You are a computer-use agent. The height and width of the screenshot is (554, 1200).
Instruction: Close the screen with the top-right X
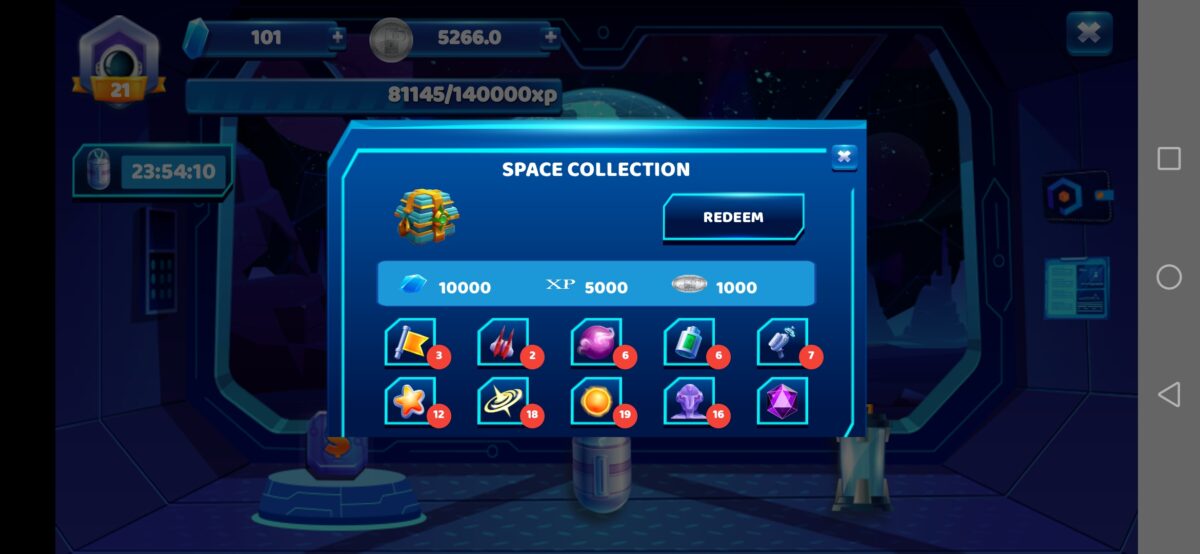pos(1089,34)
